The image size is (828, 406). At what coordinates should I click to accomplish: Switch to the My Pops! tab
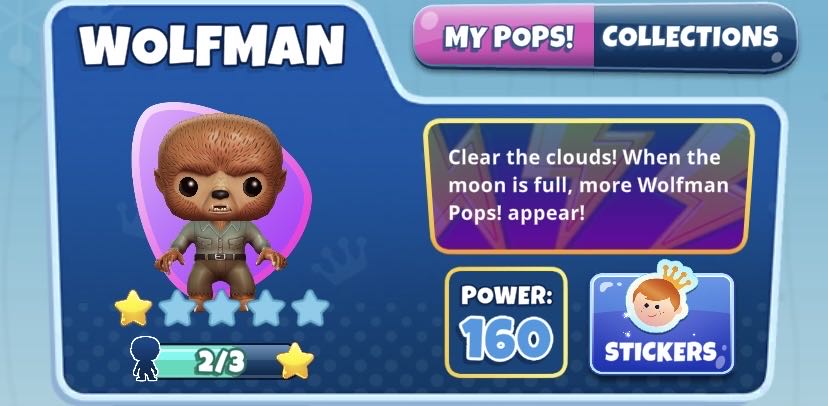coord(508,37)
